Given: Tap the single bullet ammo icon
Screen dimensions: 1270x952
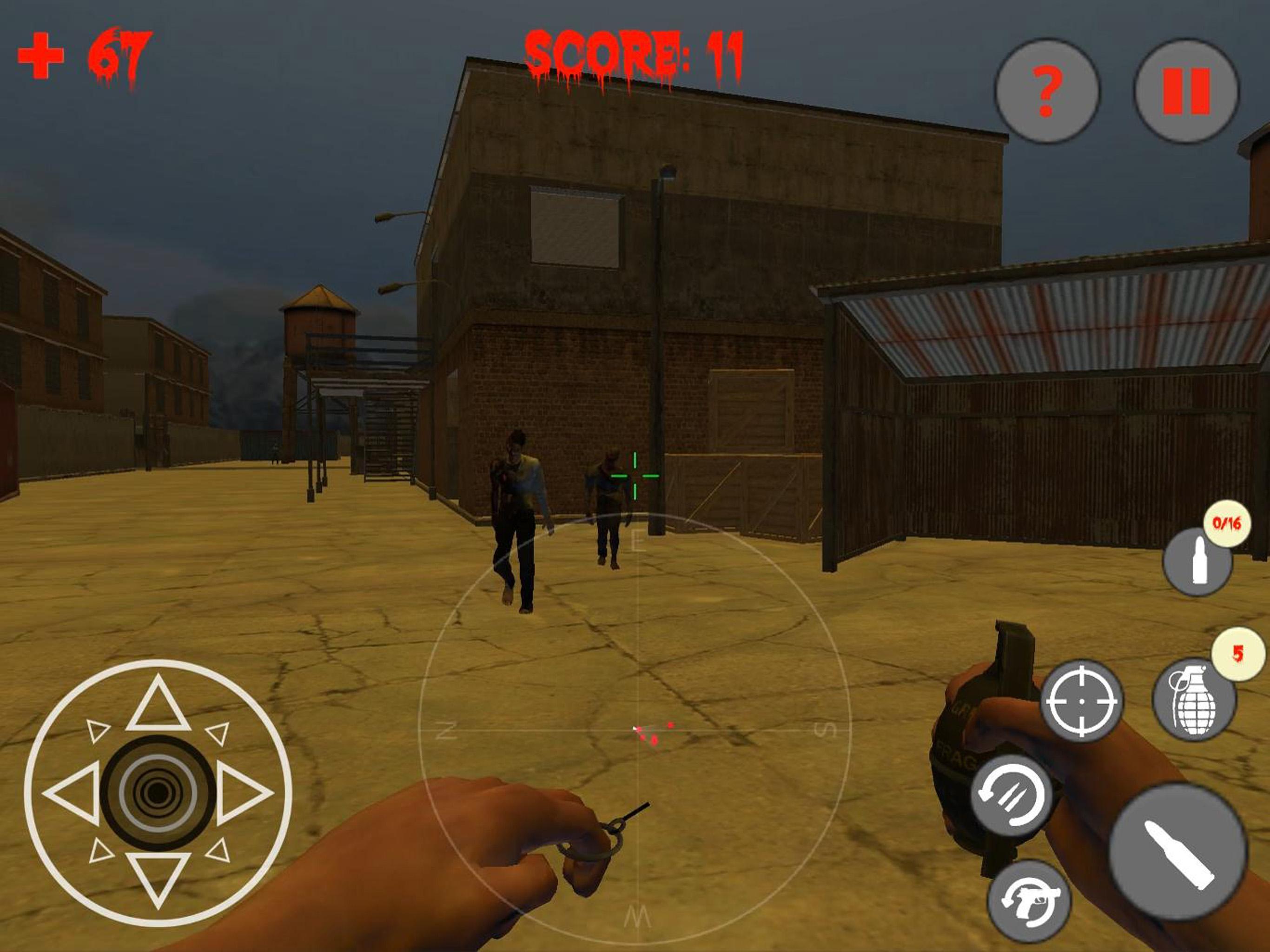Looking at the screenshot, I should 1197,562.
